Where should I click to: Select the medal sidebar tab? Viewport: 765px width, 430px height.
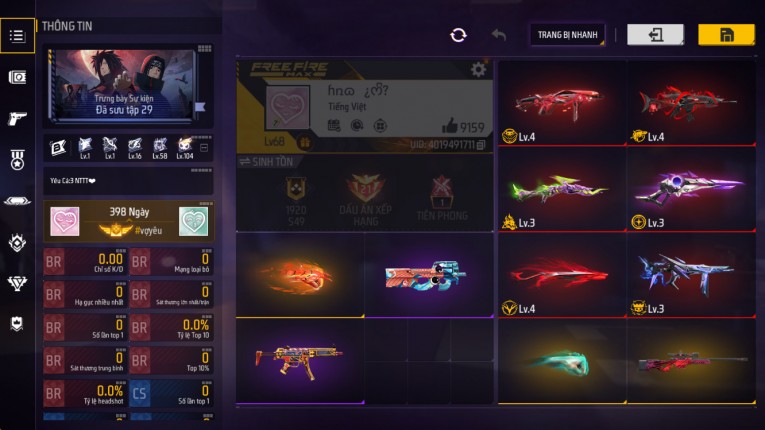click(x=17, y=160)
